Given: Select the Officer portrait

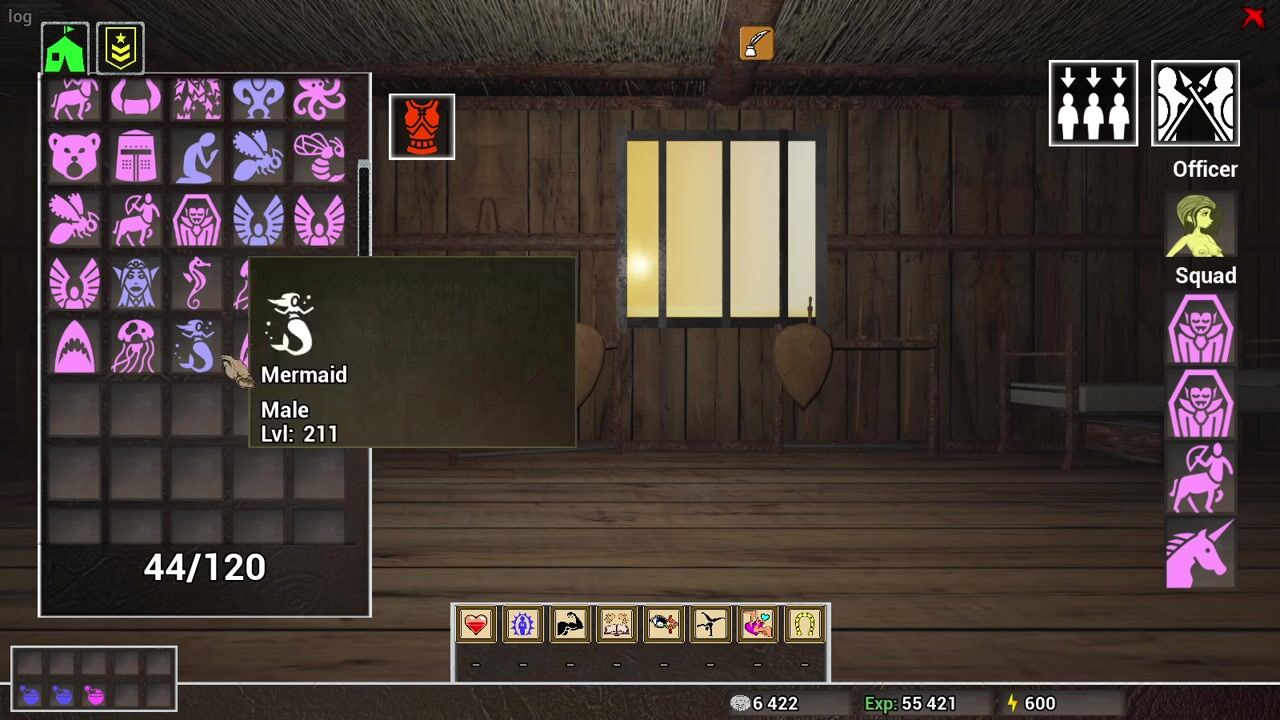Looking at the screenshot, I should click(1200, 224).
